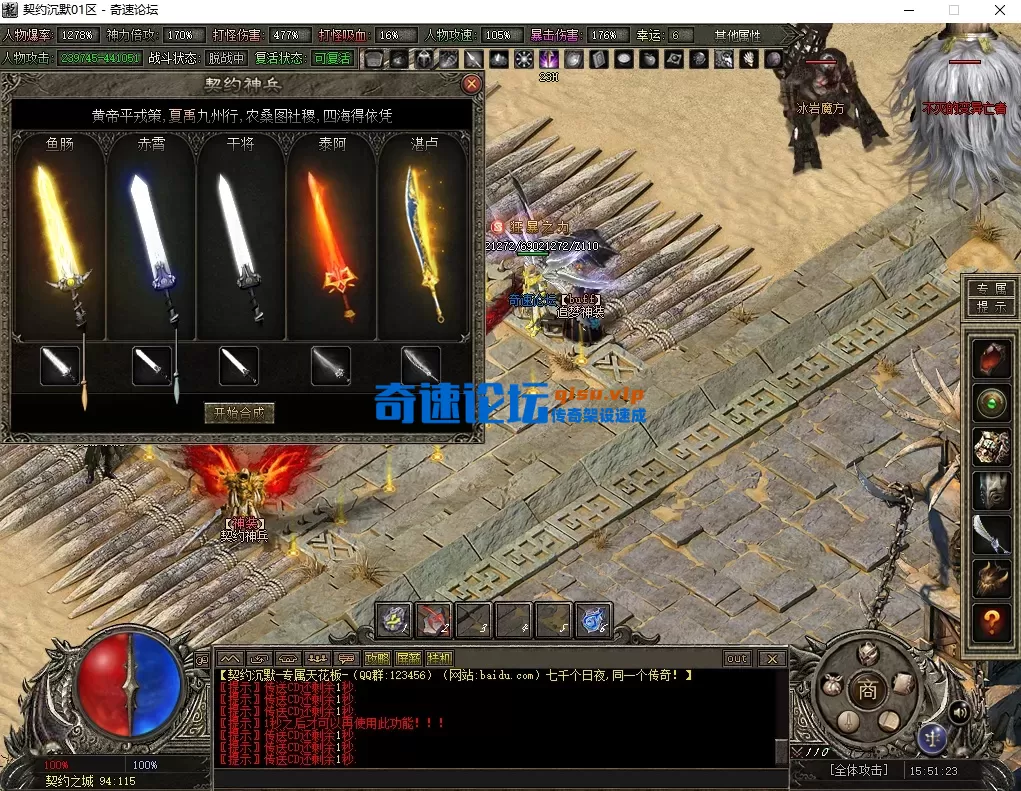
Task: Select the golden 鱼肠 sword
Action: click(x=58, y=240)
